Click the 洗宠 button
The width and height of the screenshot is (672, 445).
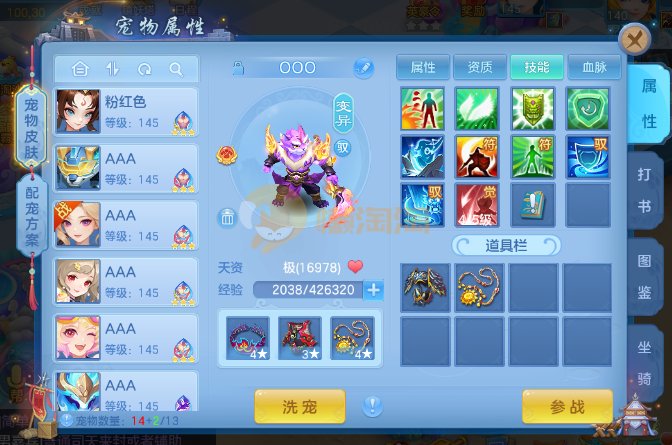[x=299, y=406]
